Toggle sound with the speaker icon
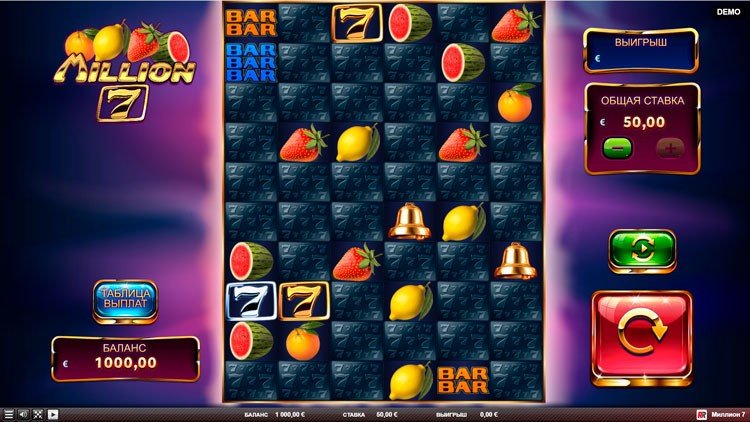750x422 pixels. click(x=23, y=414)
